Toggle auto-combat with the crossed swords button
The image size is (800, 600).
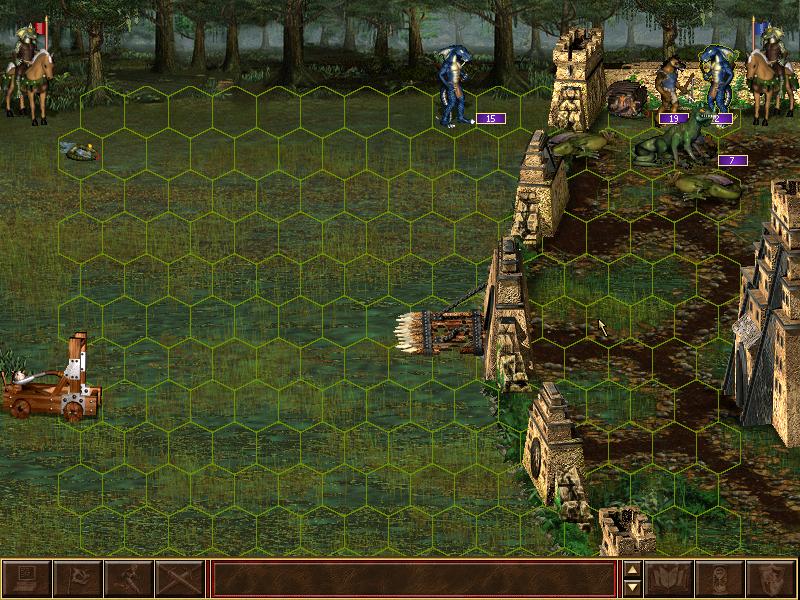coord(179,579)
